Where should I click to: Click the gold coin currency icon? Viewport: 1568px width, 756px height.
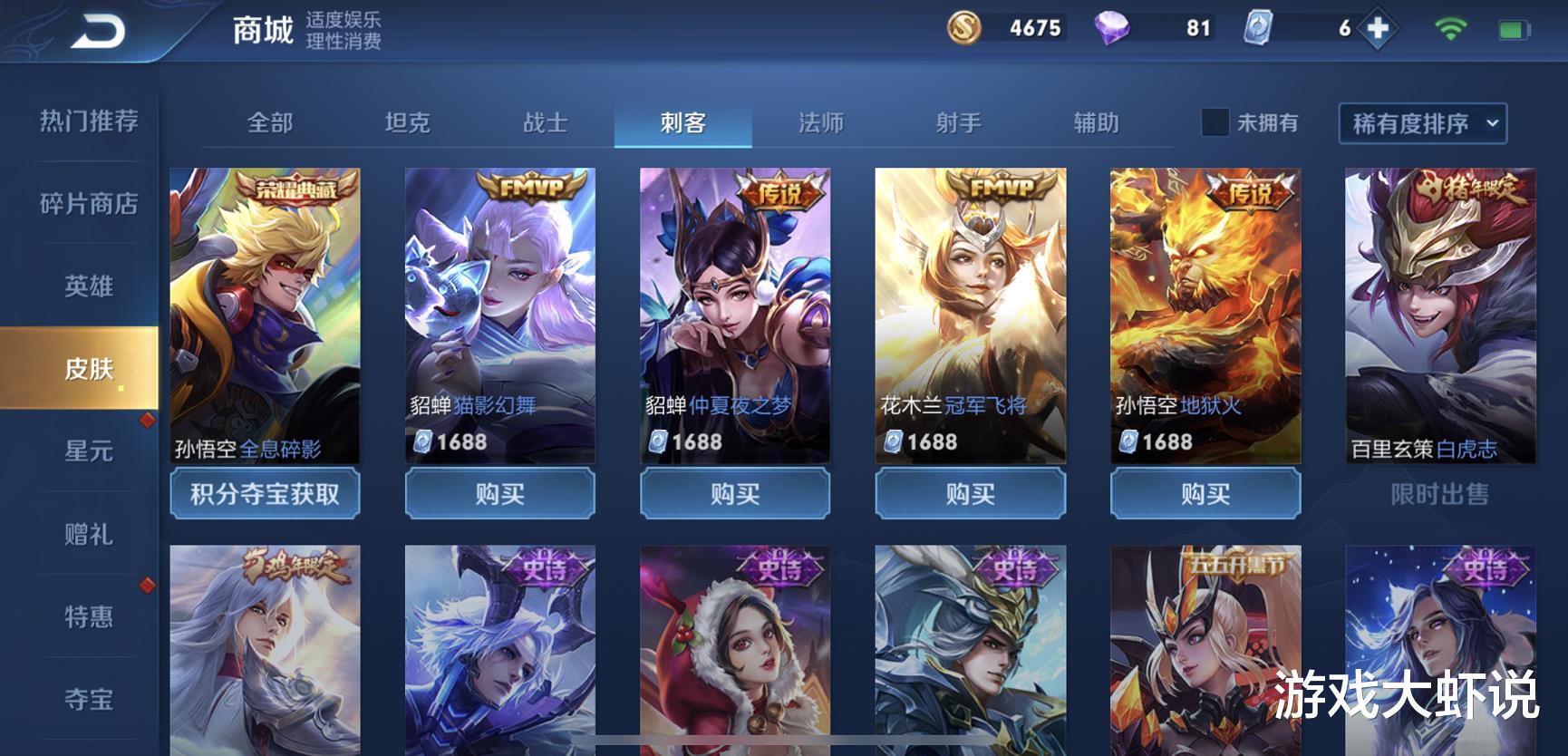963,28
